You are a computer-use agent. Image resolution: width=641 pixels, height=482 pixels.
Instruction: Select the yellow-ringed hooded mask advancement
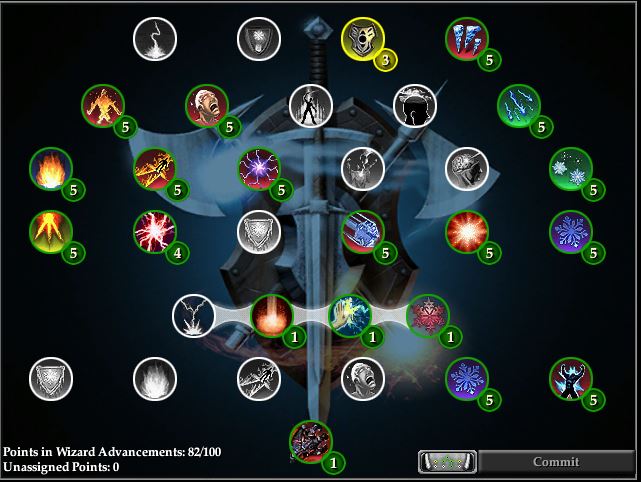[x=362, y=39]
